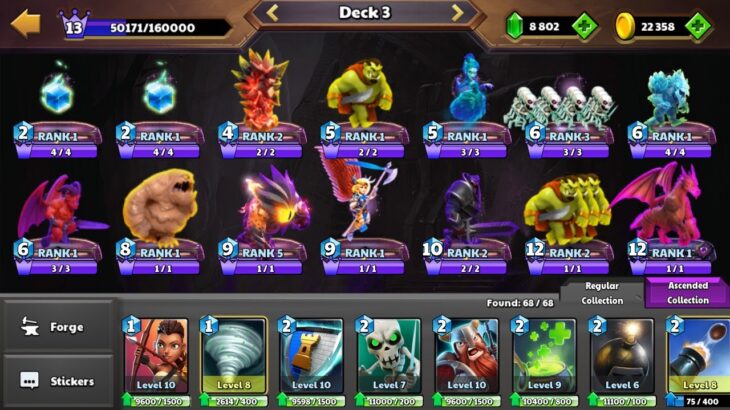Select the tornado spell card
The width and height of the screenshot is (730, 410).
(233, 358)
